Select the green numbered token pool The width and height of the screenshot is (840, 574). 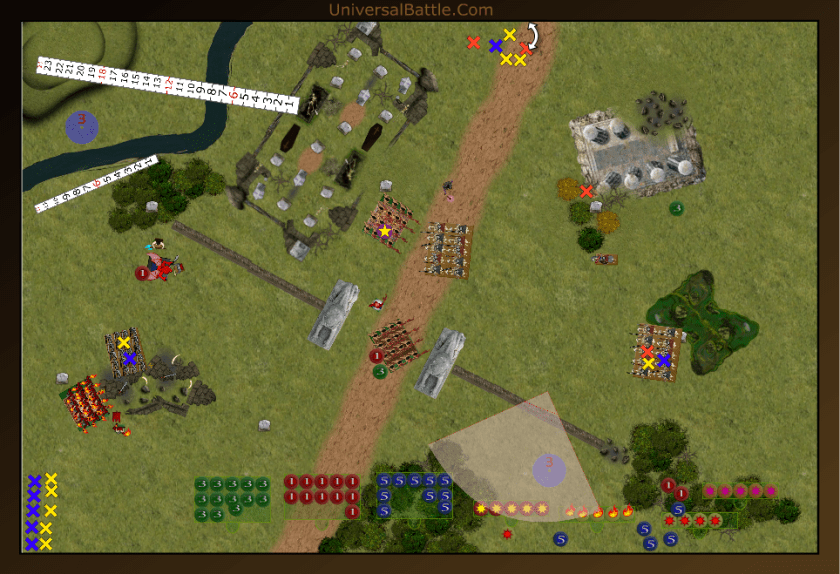(x=232, y=498)
